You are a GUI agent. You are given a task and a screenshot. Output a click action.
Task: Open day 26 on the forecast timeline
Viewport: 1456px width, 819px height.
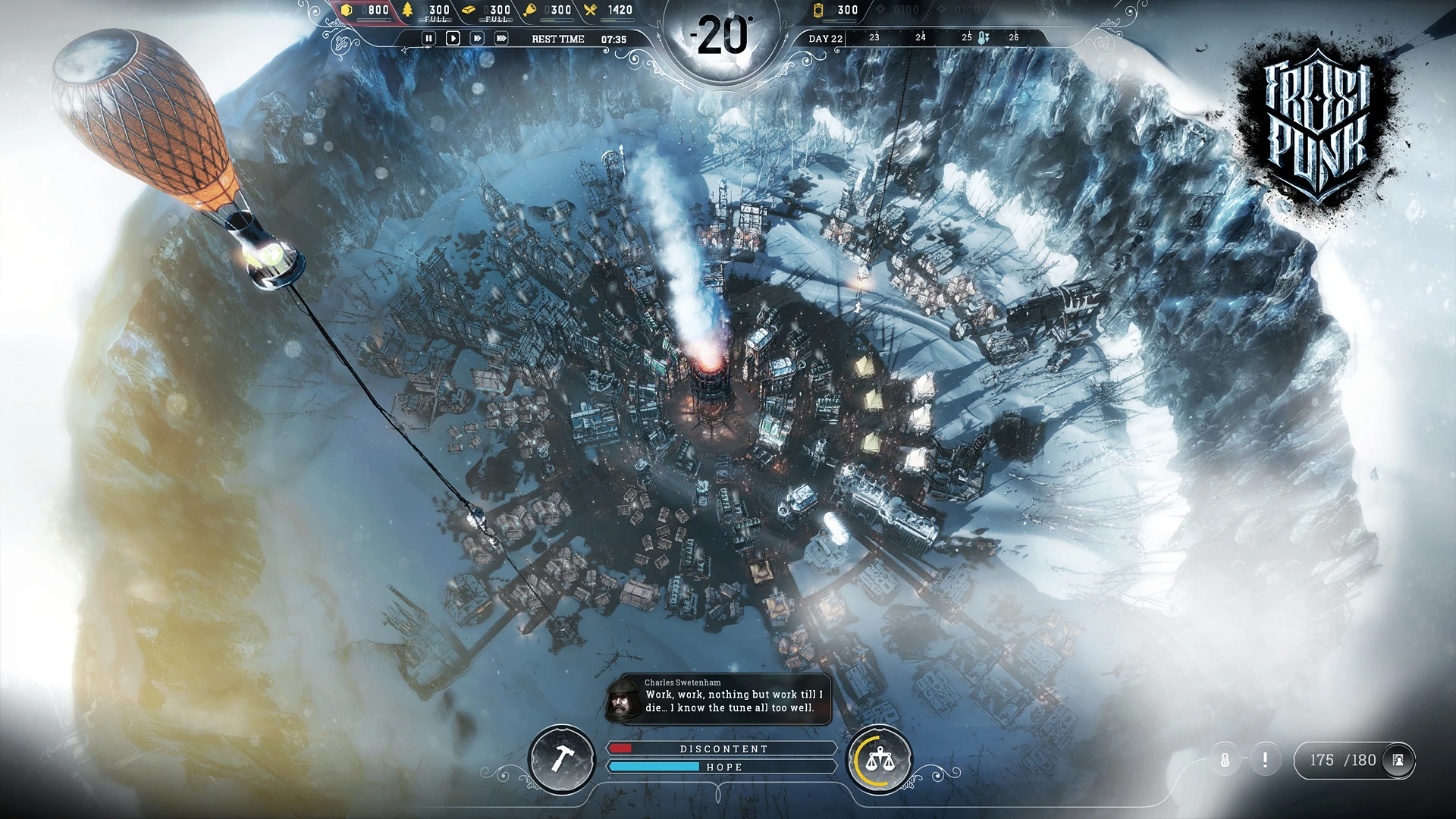[x=1014, y=37]
